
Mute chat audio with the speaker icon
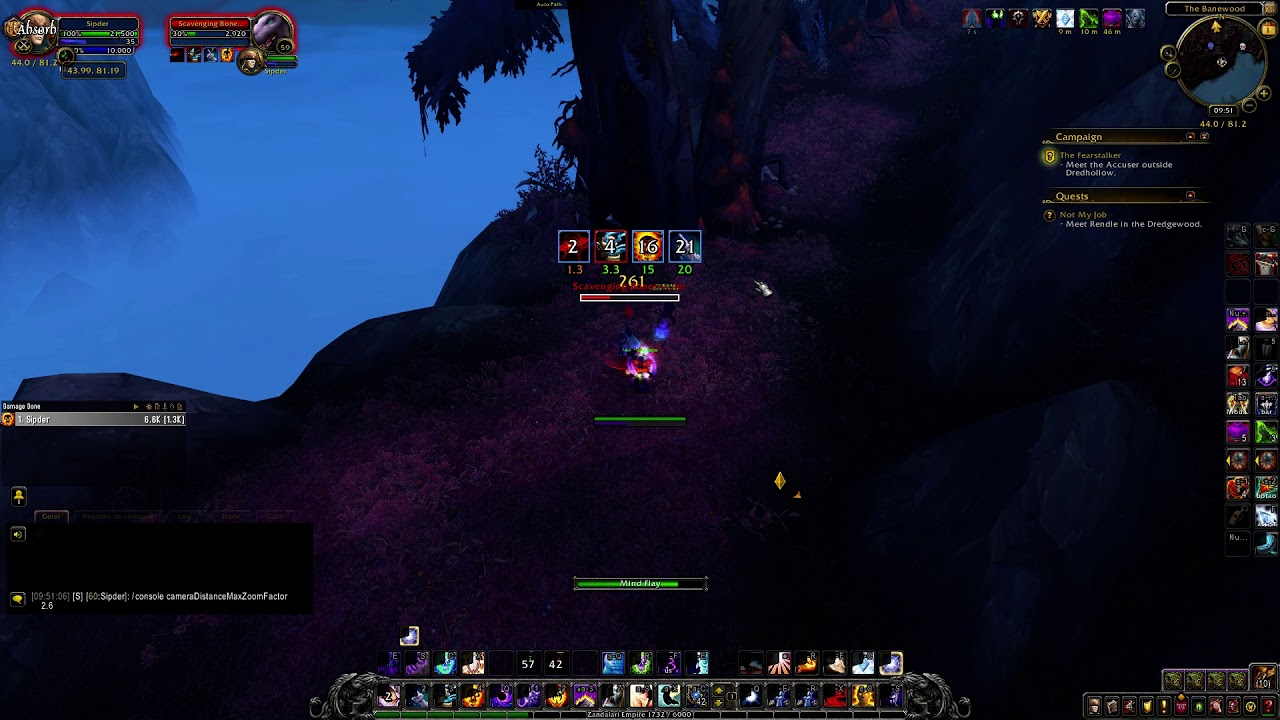(x=17, y=534)
